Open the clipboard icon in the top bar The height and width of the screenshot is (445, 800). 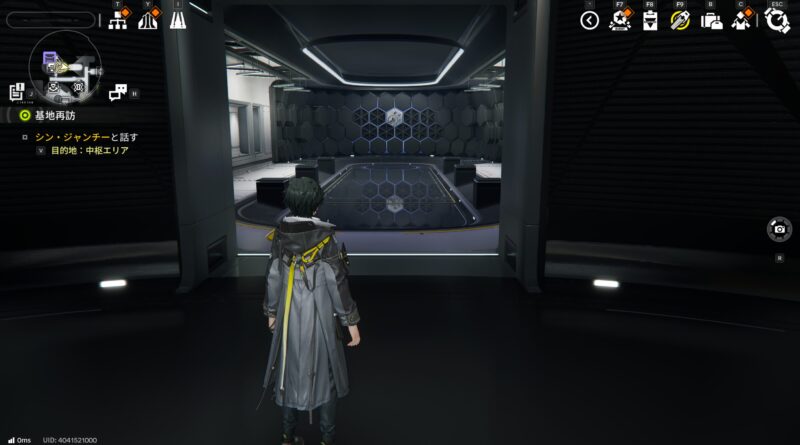650,21
